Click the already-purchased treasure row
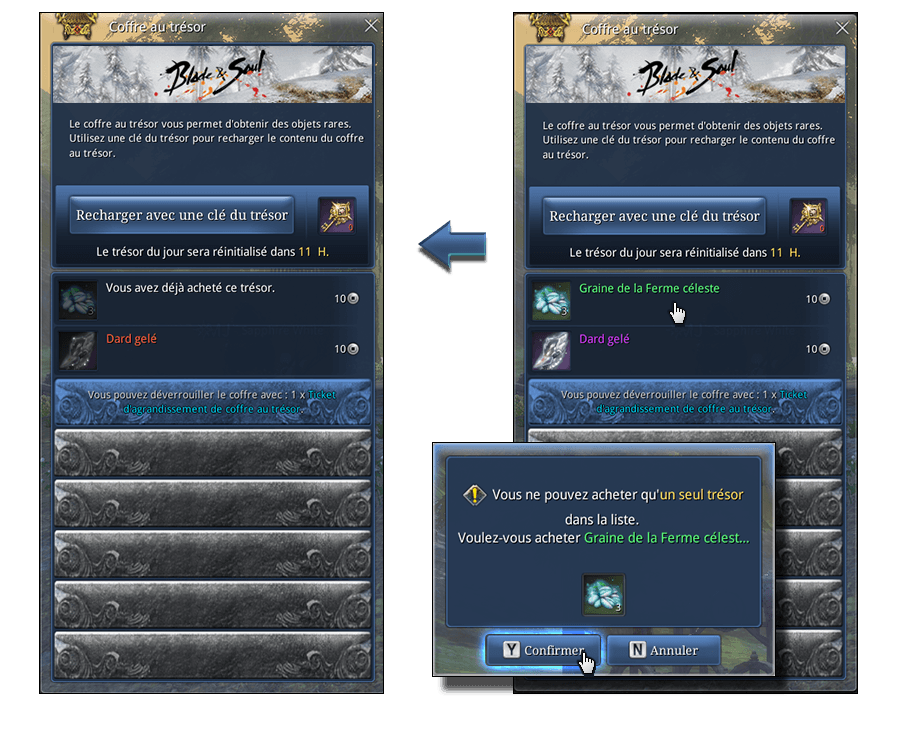Viewport: 900px width, 740px height. [212, 299]
